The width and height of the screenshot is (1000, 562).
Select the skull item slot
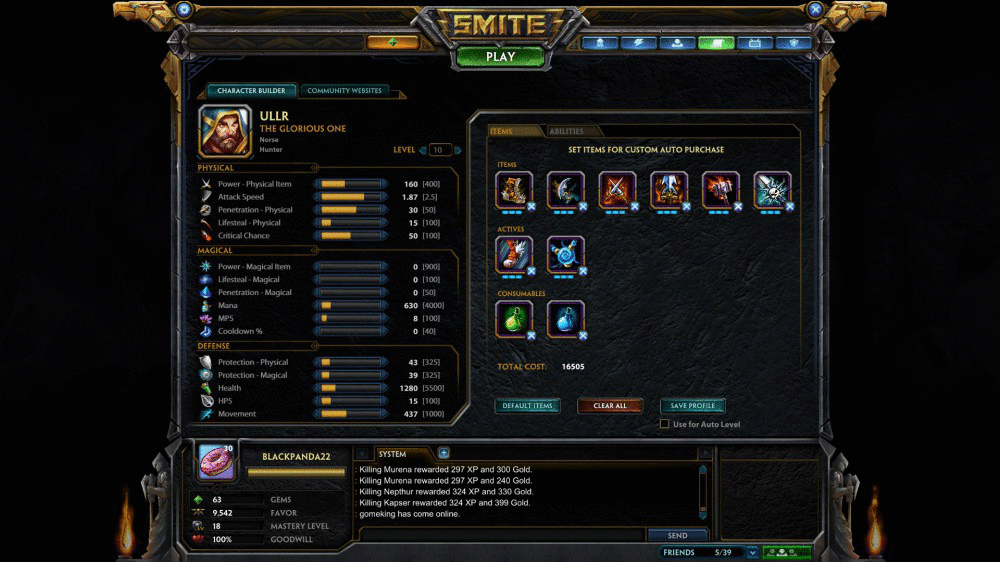[x=771, y=190]
